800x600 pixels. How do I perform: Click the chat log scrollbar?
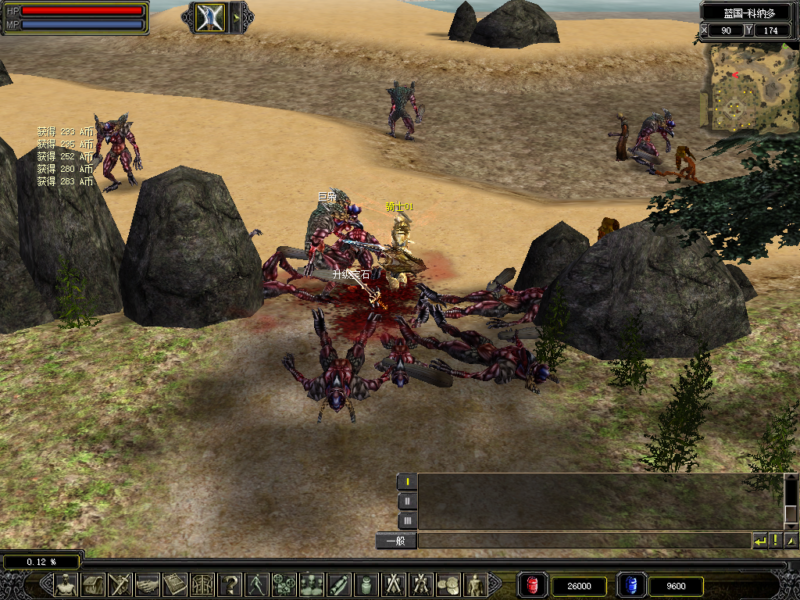point(790,500)
